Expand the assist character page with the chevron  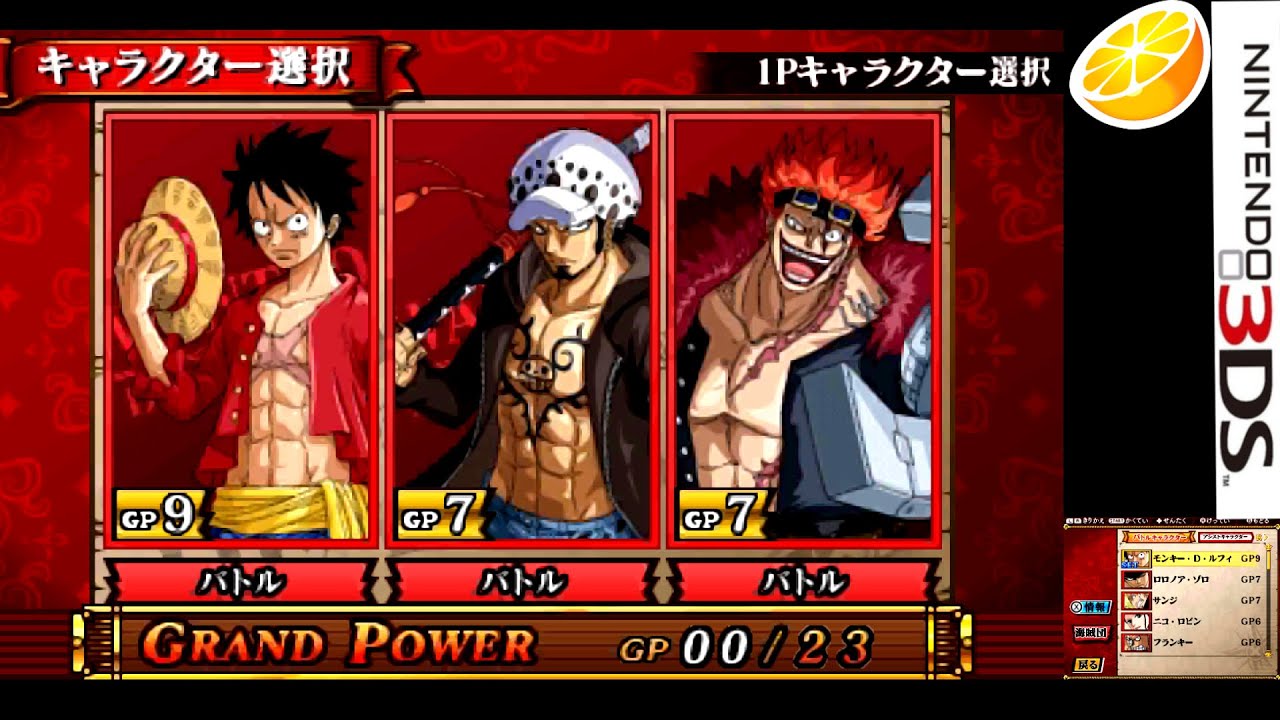(x=1266, y=537)
